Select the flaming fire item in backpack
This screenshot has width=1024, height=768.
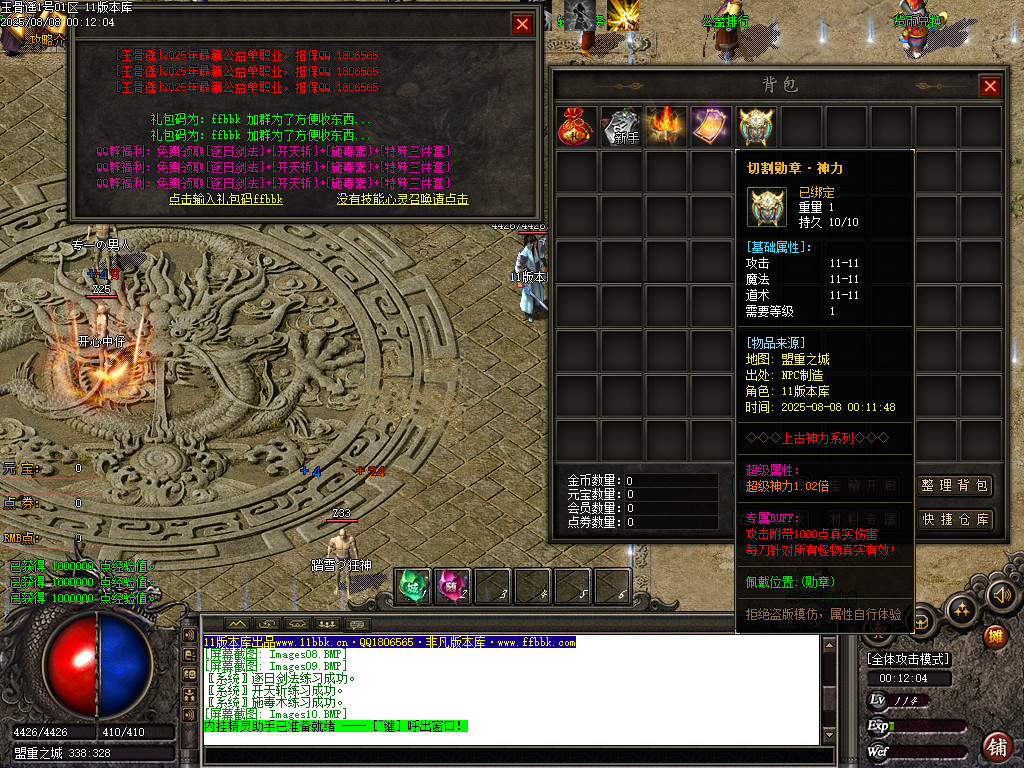[x=666, y=127]
